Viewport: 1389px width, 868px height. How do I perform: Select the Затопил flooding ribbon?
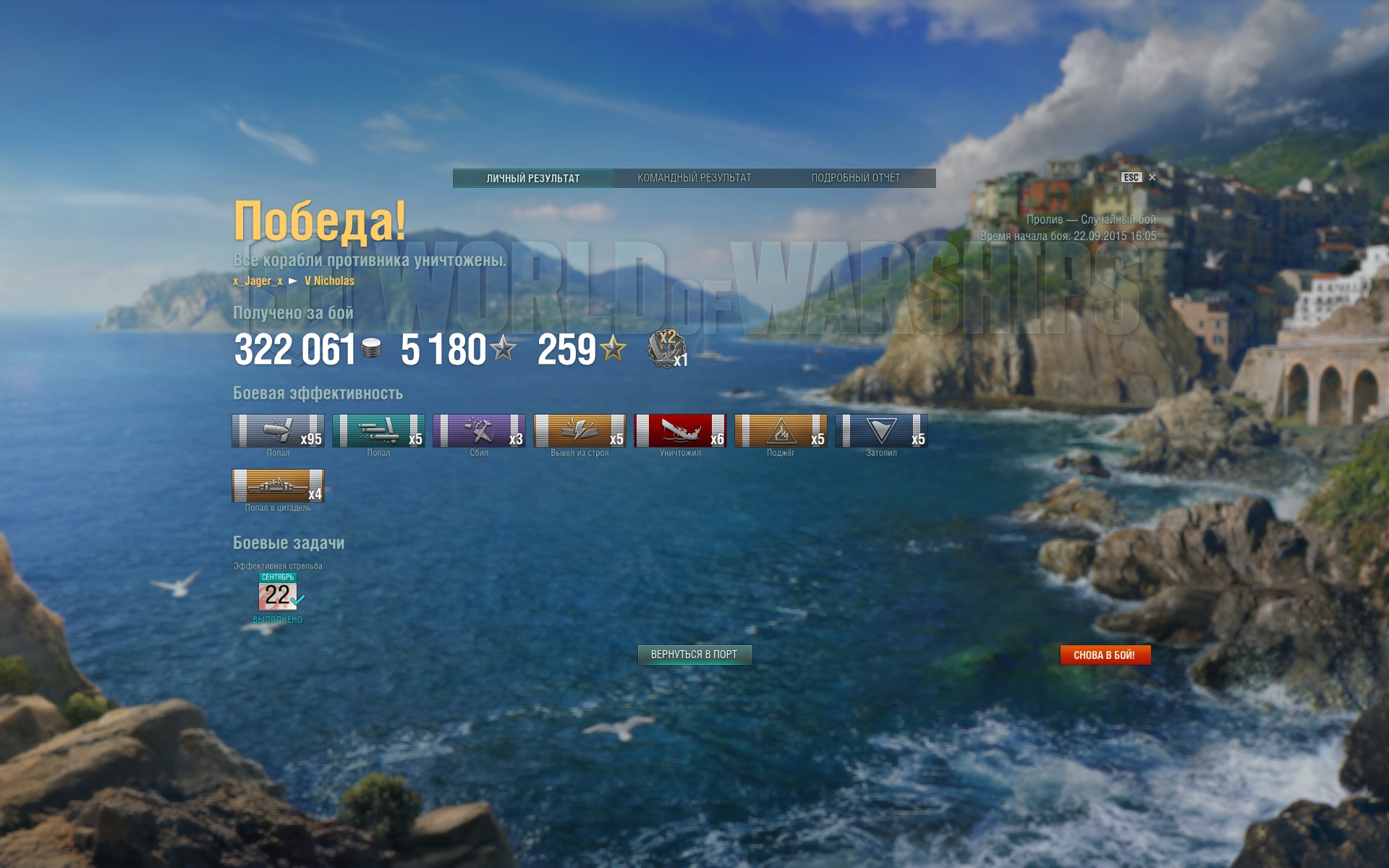pyautogui.click(x=881, y=430)
